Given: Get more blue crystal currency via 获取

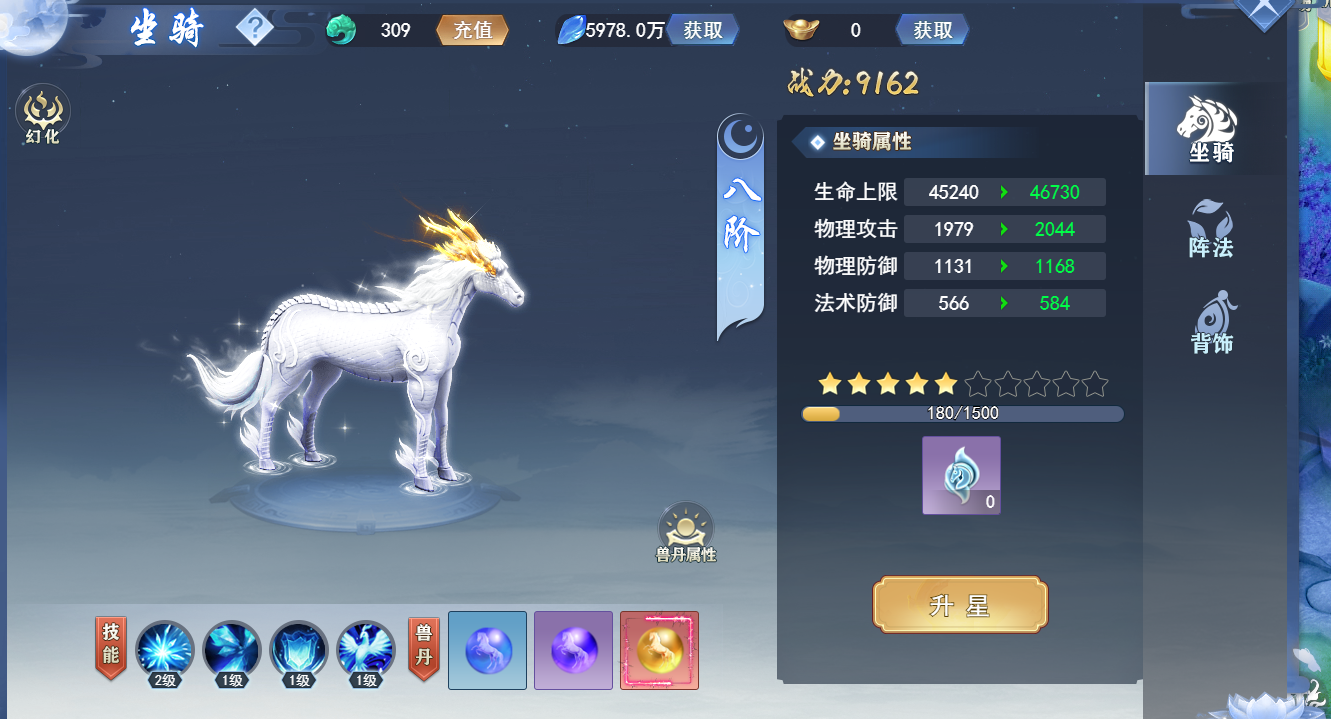Looking at the screenshot, I should [703, 30].
